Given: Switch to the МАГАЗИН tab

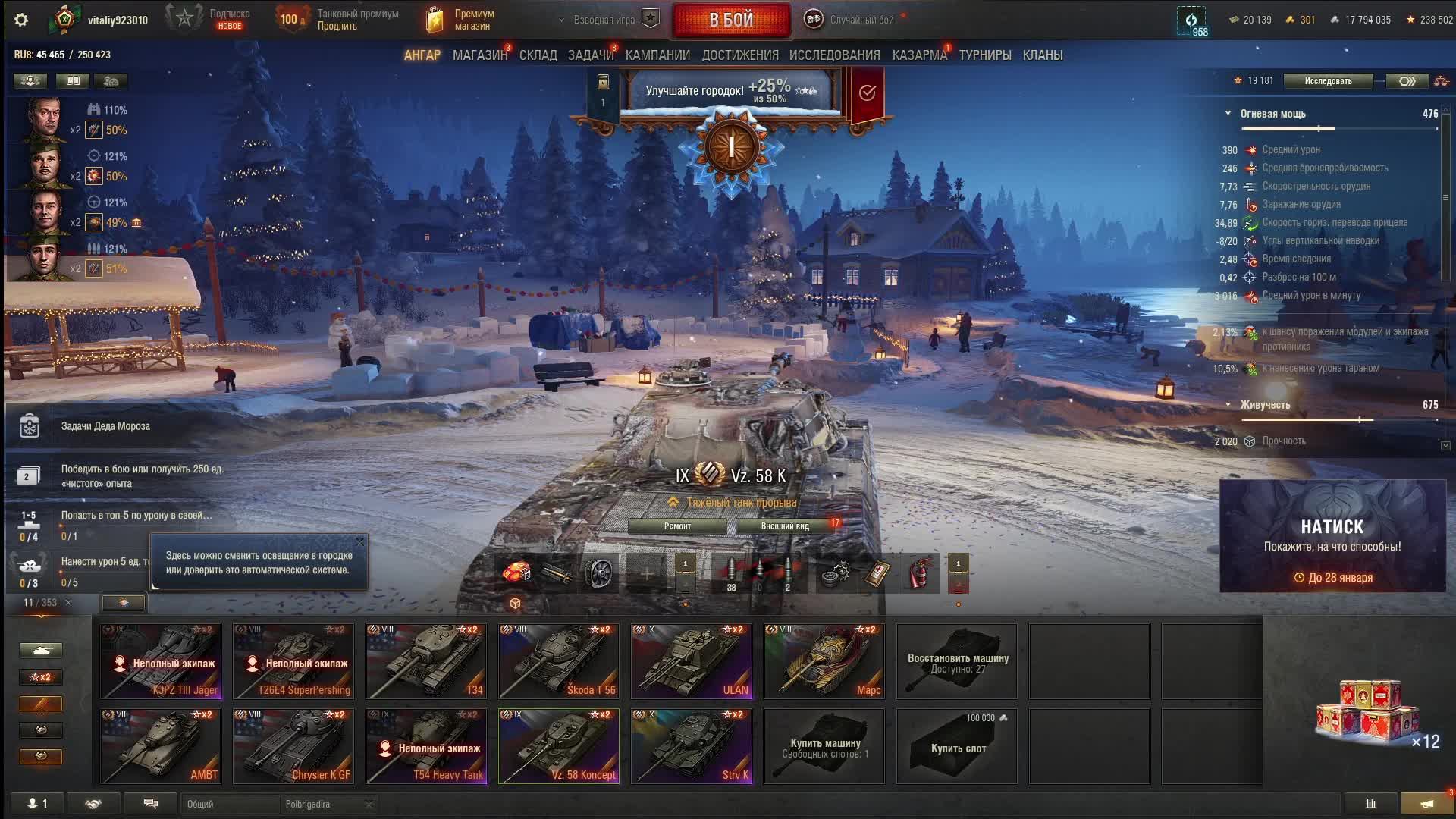Looking at the screenshot, I should [x=479, y=55].
